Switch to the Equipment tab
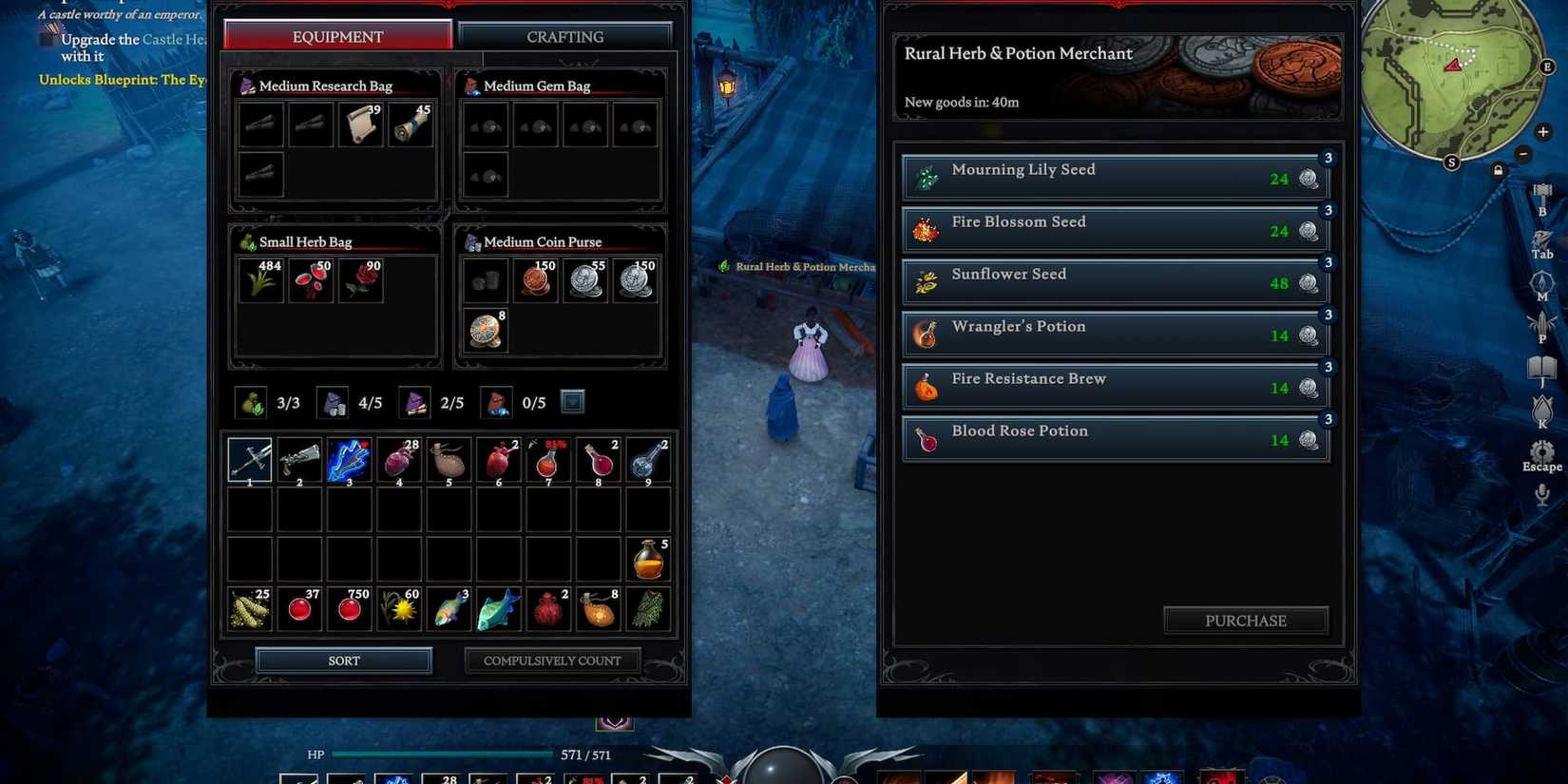This screenshot has width=1568, height=784. (x=337, y=37)
